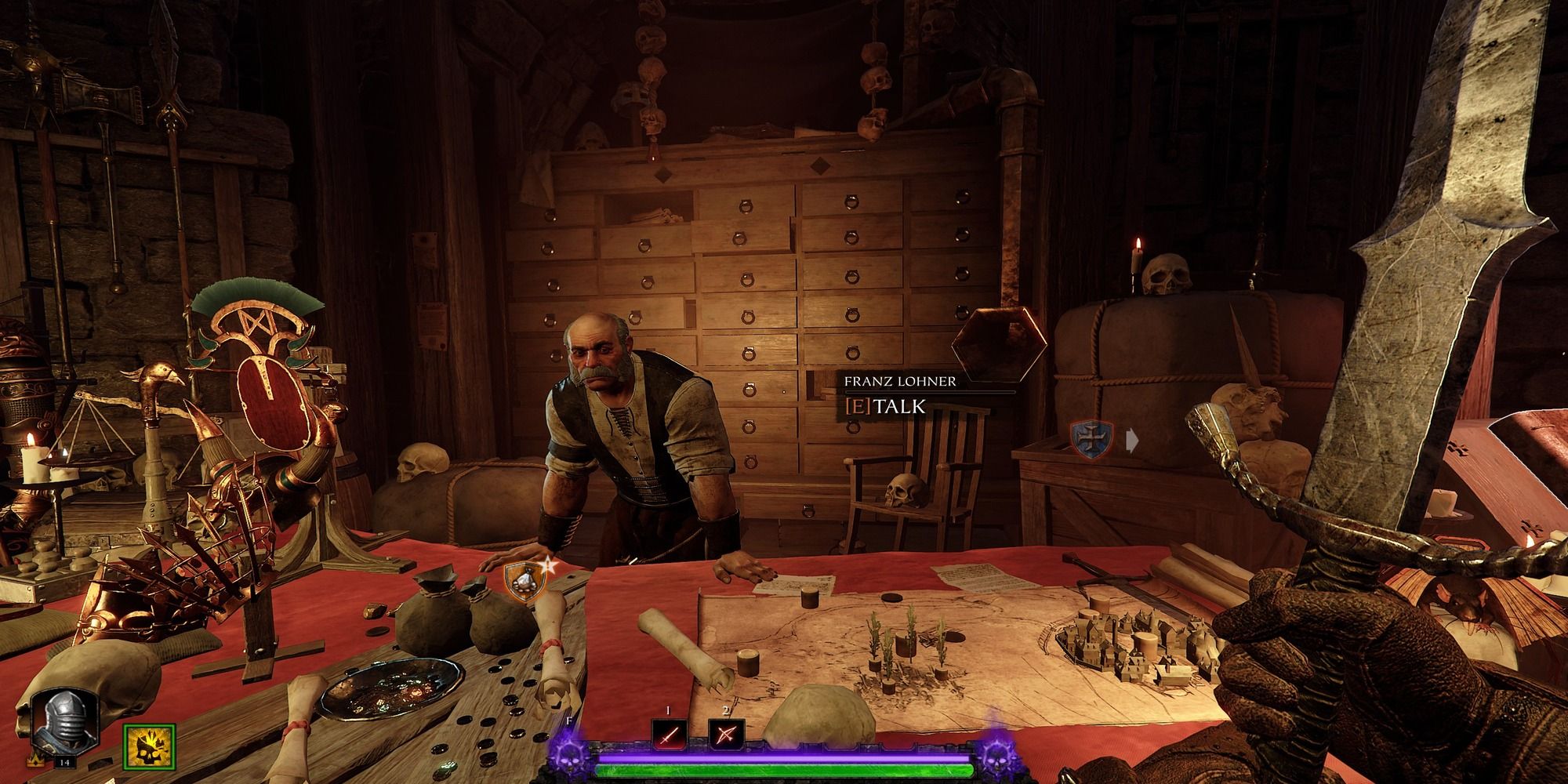Click the level 14 badge under the portrait

[65, 762]
